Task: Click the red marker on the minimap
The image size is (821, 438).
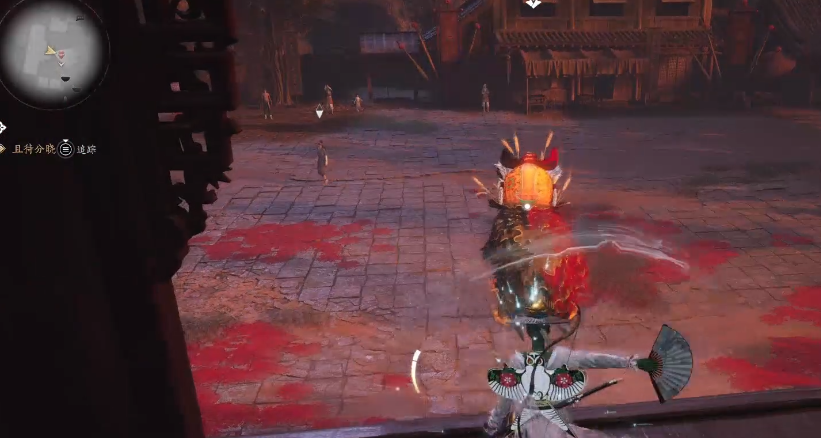Action: click(62, 54)
